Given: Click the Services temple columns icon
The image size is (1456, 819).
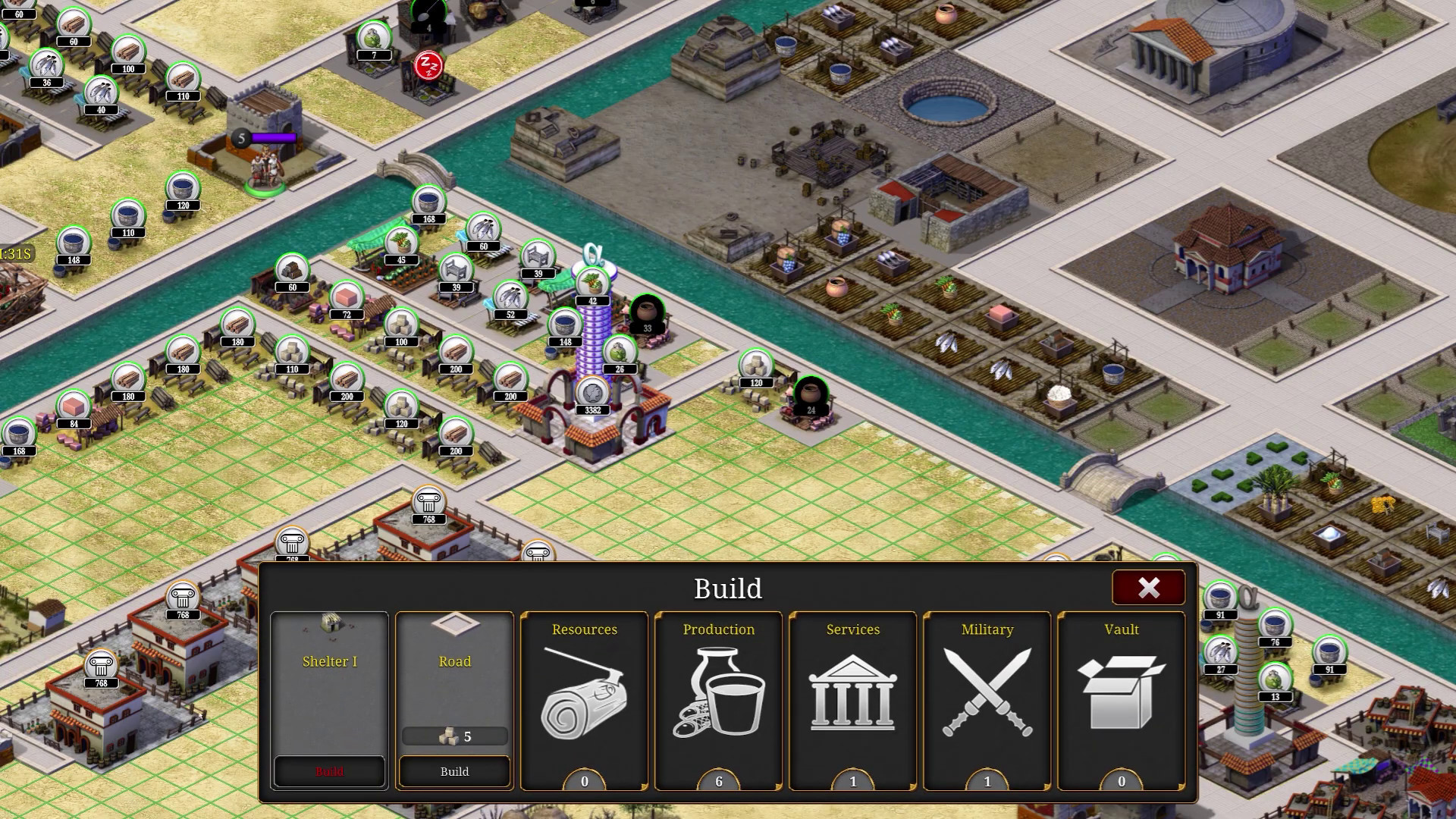Looking at the screenshot, I should pyautogui.click(x=852, y=694).
